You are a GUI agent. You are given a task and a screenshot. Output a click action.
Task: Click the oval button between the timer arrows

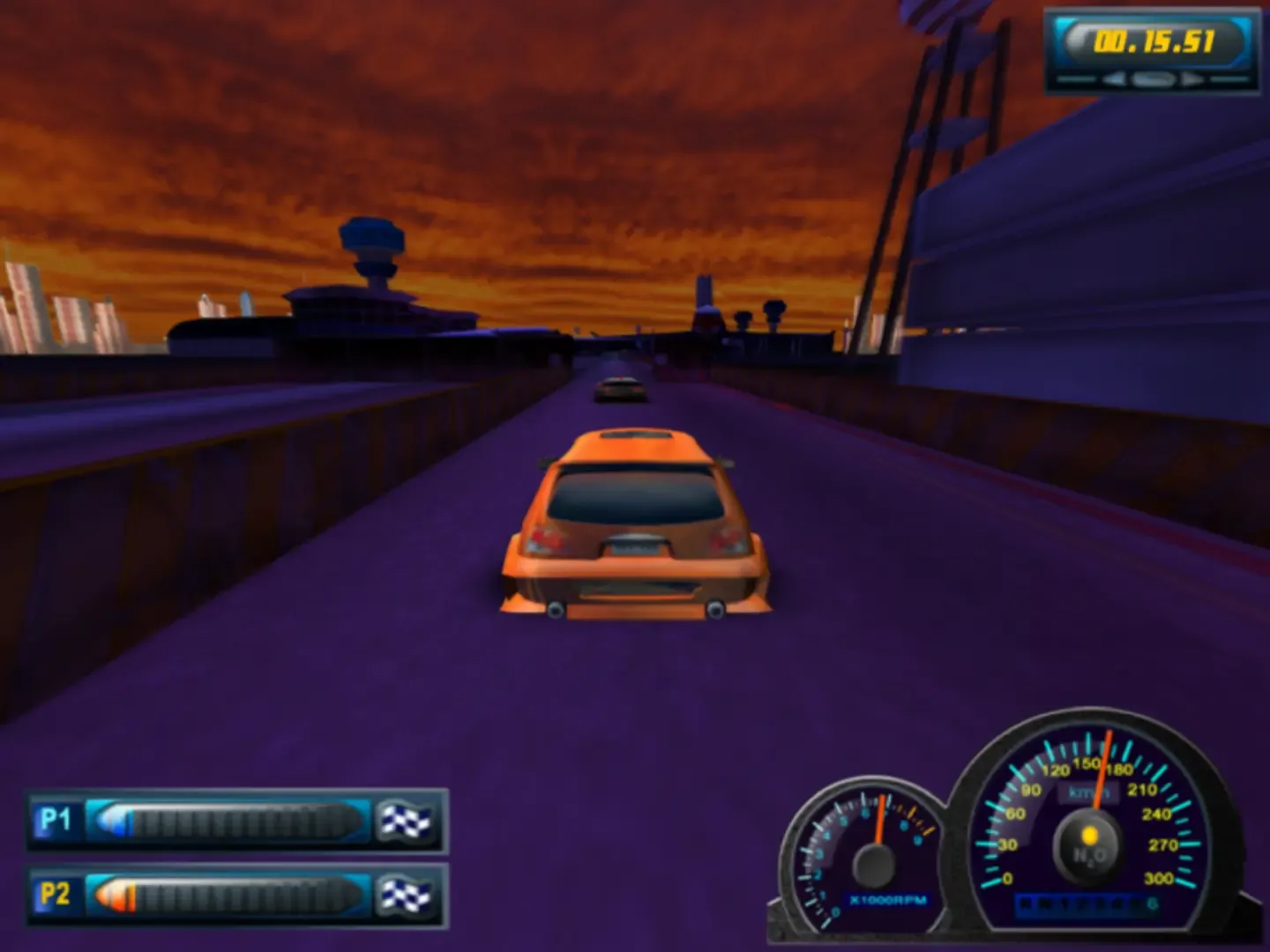1152,79
